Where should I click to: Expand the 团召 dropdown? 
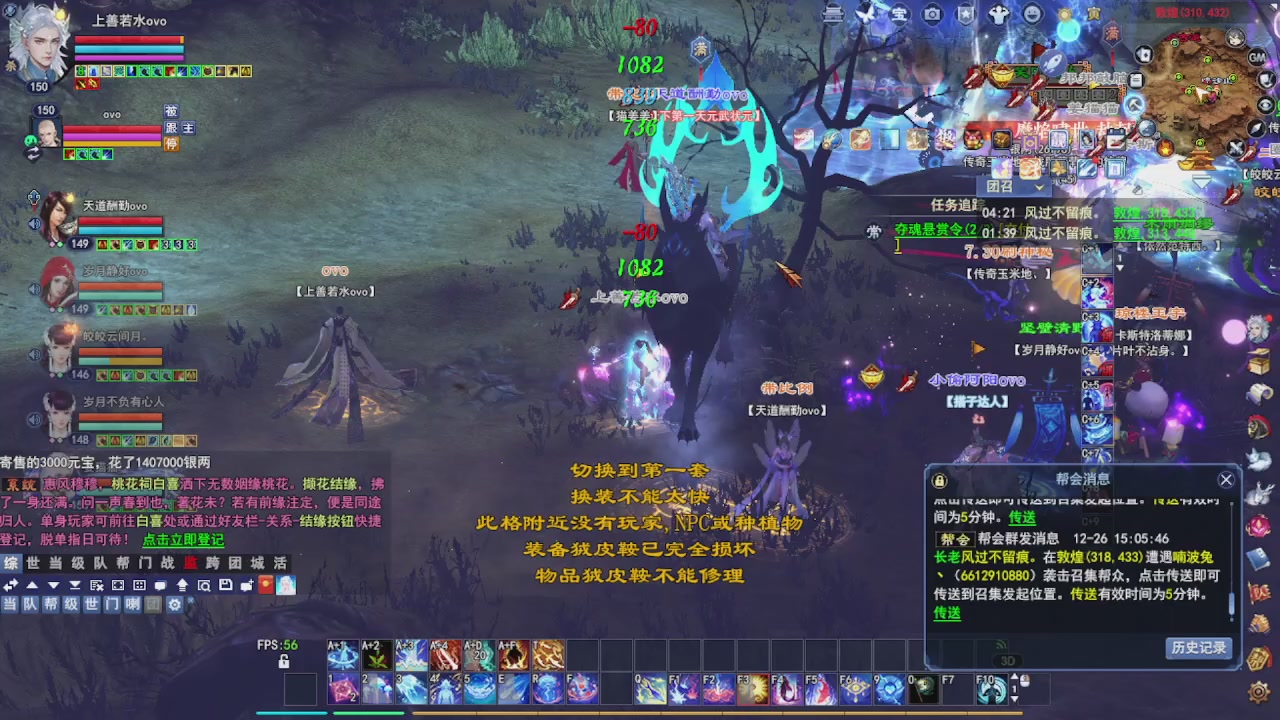[x=1038, y=188]
